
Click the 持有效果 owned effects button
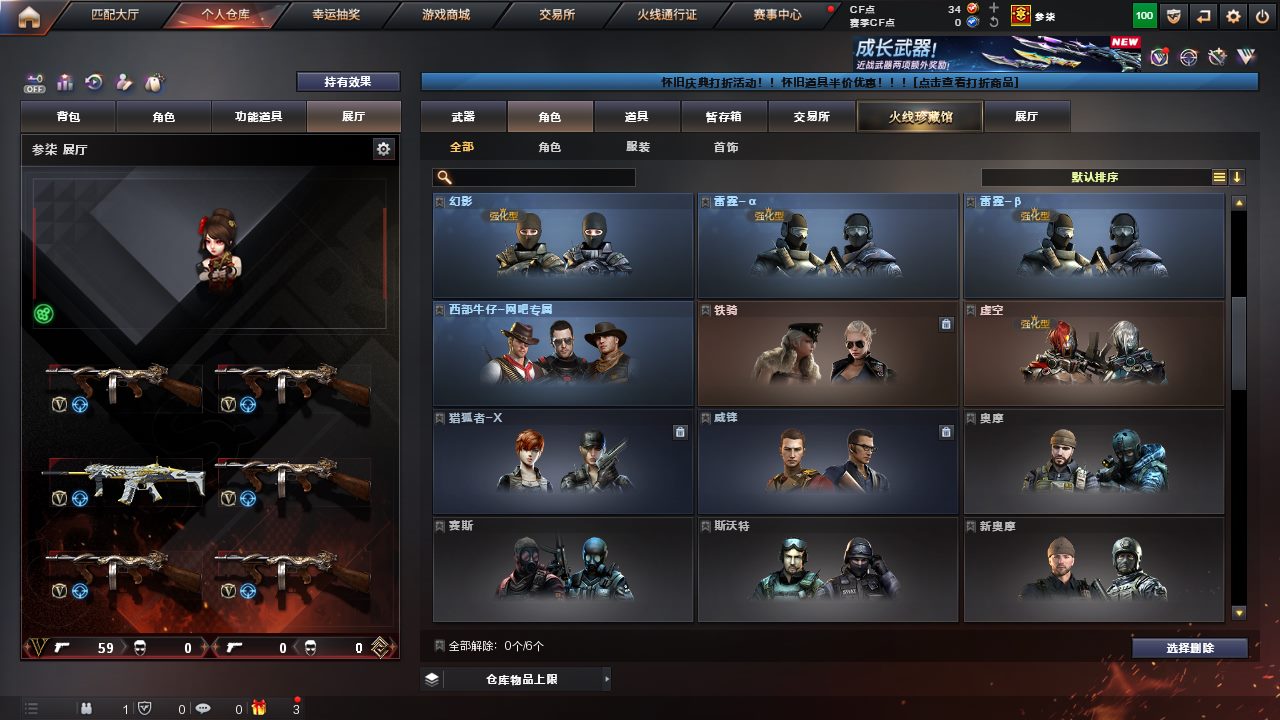(x=347, y=82)
